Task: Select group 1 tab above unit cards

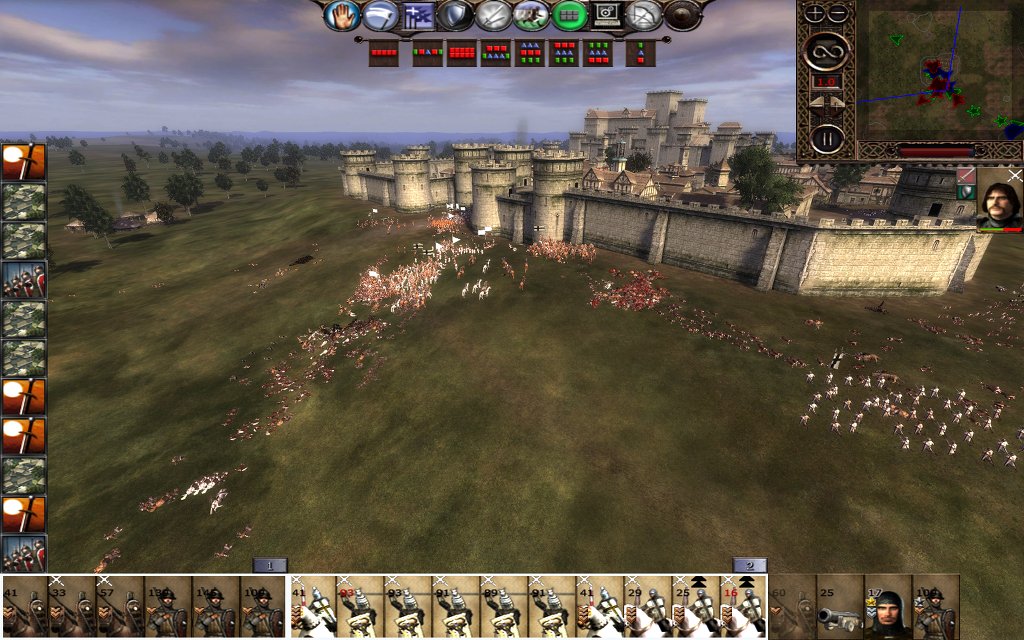Action: tap(270, 565)
